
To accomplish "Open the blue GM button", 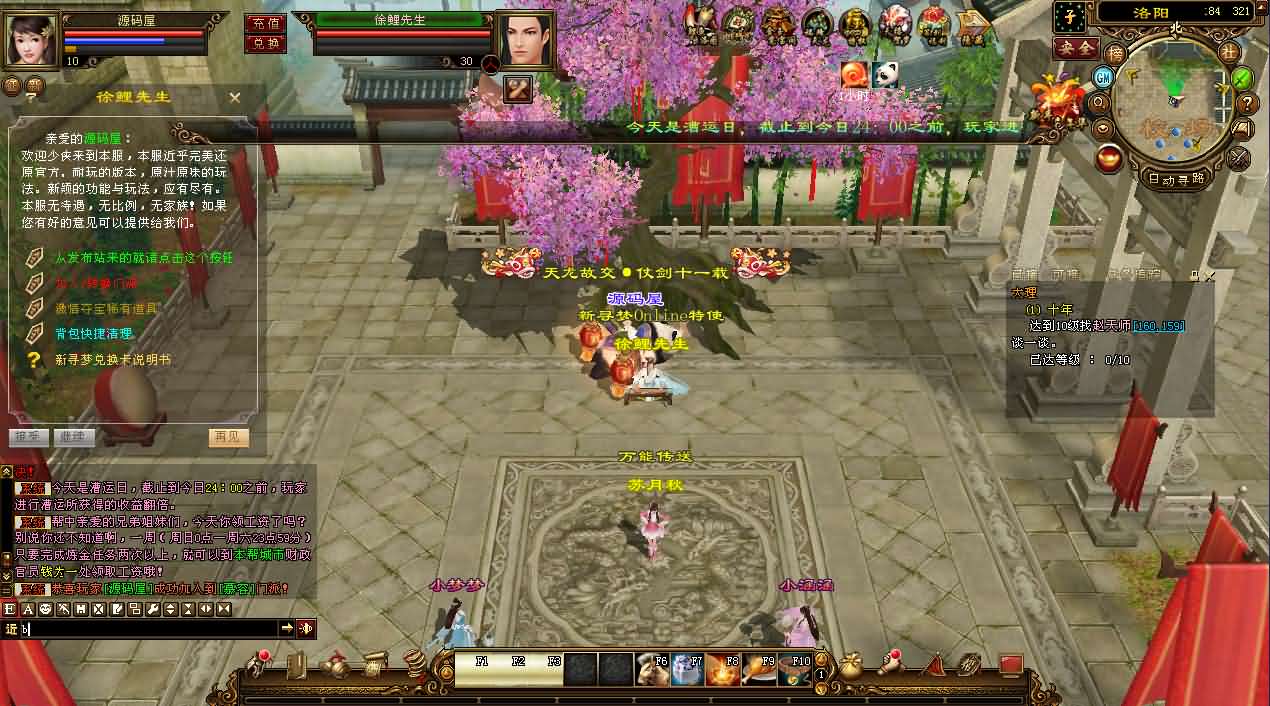I will 1104,77.
